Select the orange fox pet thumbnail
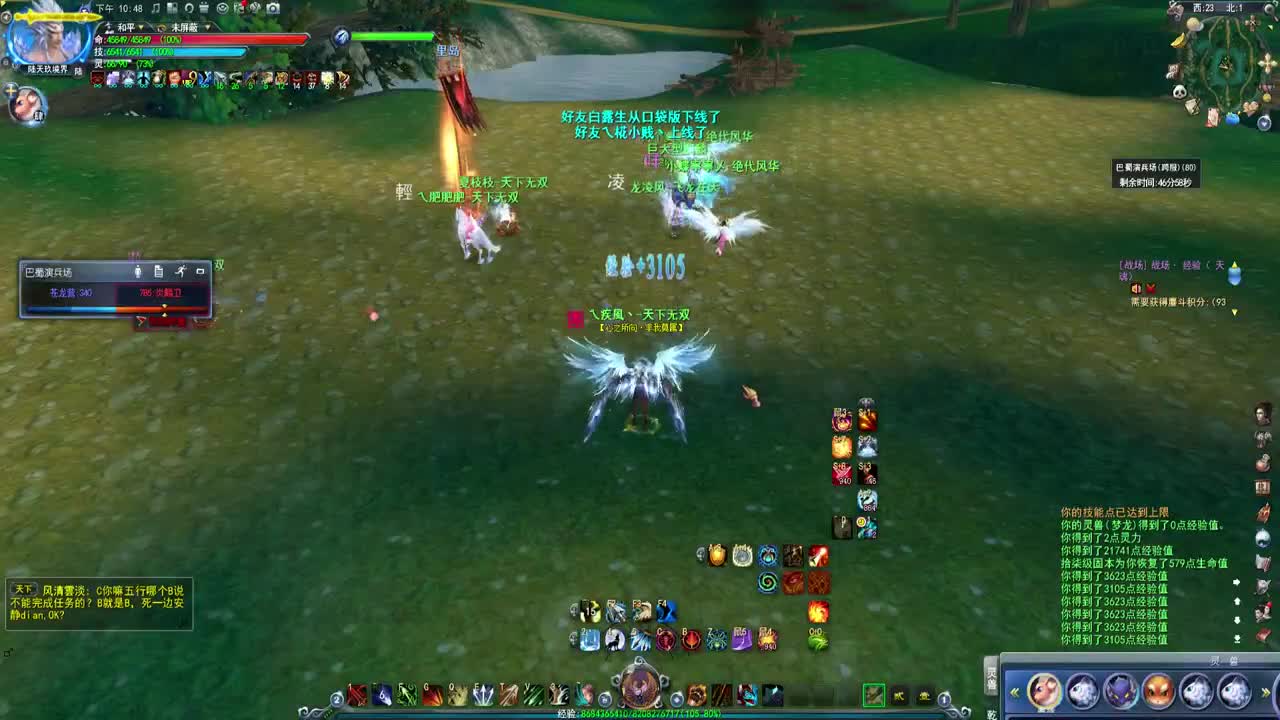Viewport: 1280px width, 720px height. pyautogui.click(x=1157, y=691)
